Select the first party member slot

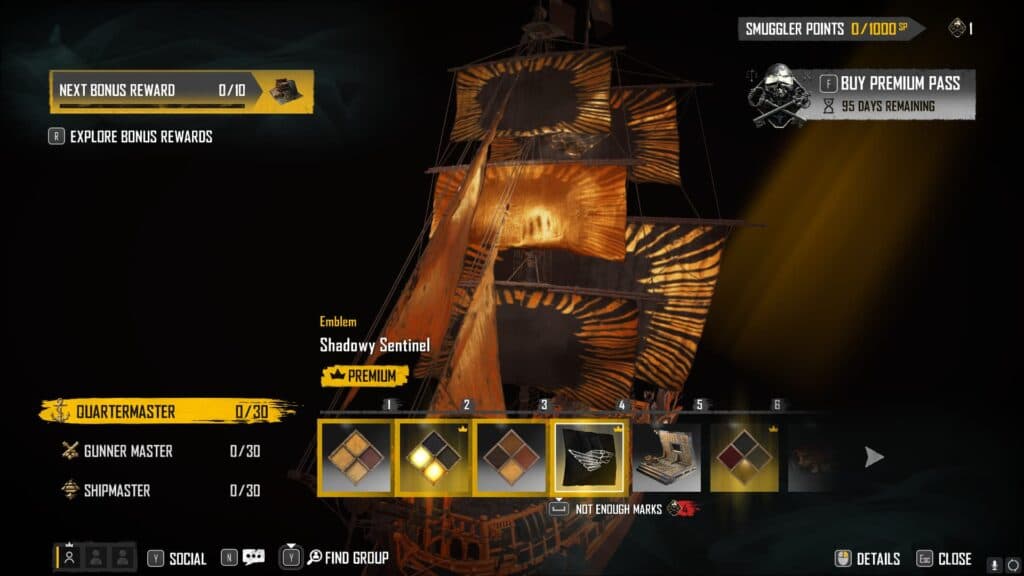(69, 558)
